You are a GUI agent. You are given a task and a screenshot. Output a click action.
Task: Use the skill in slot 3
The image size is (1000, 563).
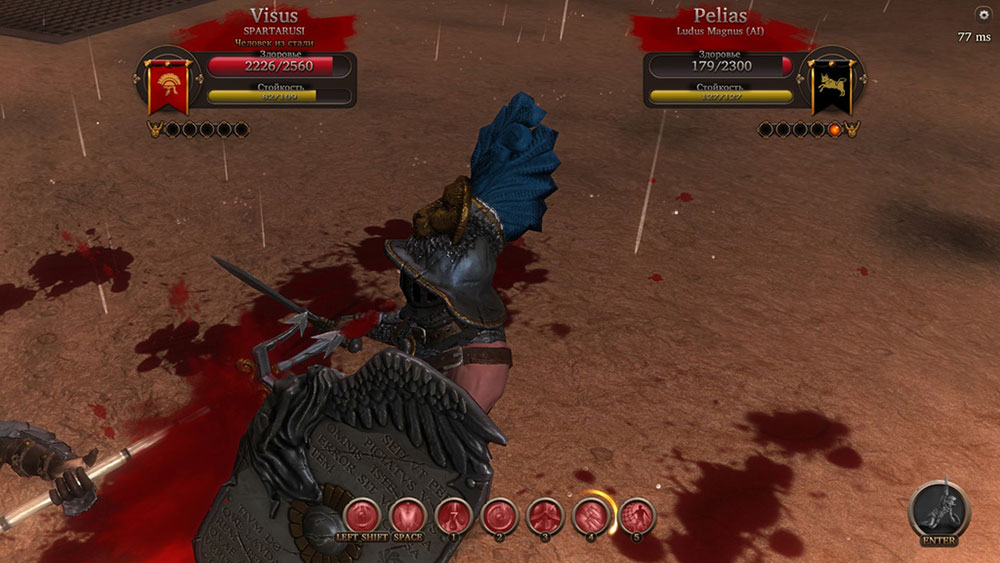pos(545,516)
